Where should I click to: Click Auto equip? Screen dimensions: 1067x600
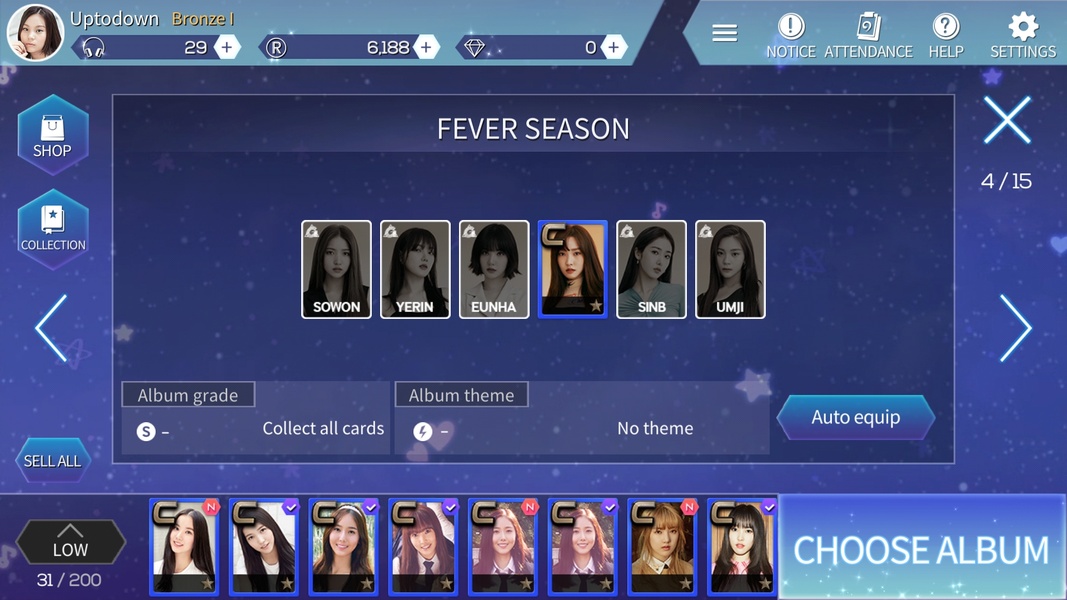(x=855, y=418)
